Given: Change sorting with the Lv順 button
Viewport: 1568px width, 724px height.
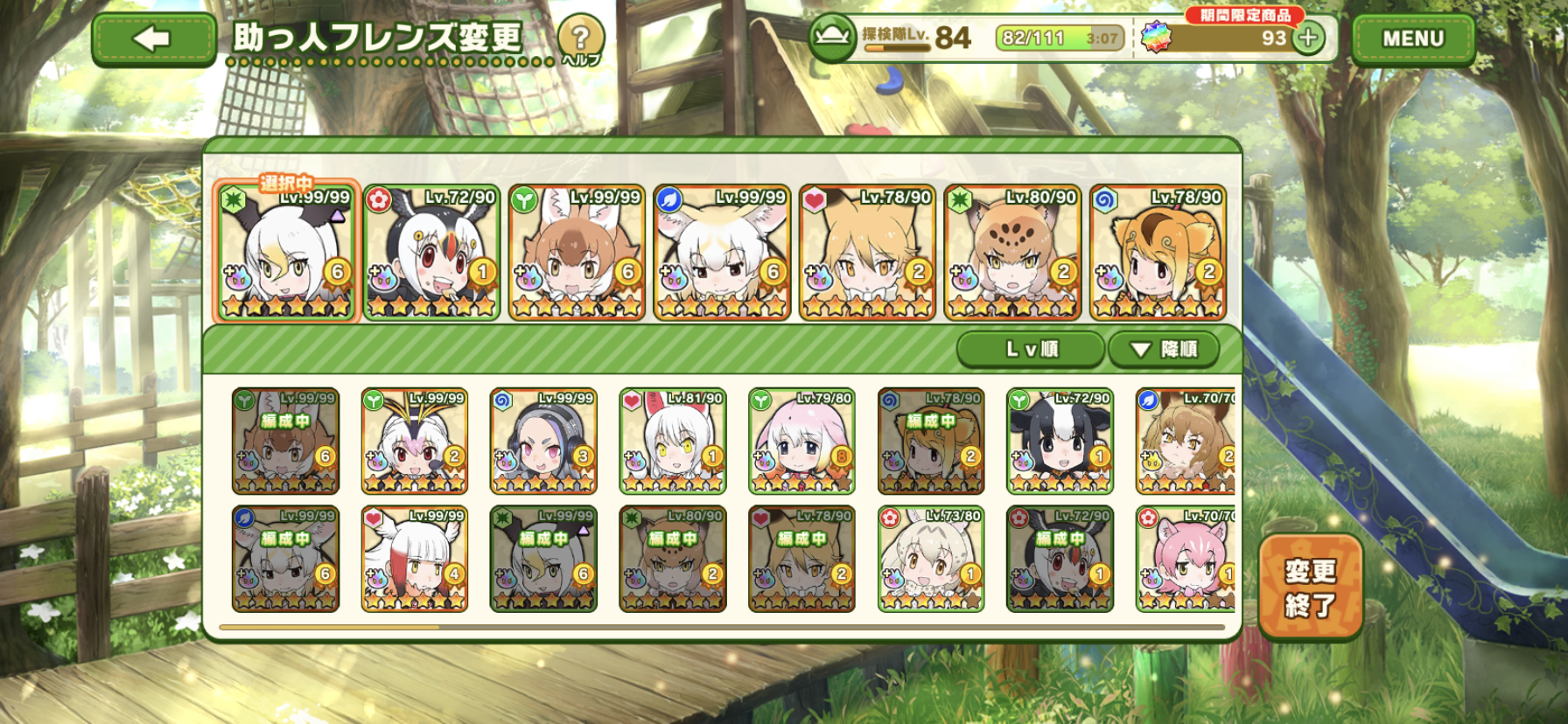Looking at the screenshot, I should coord(1031,349).
